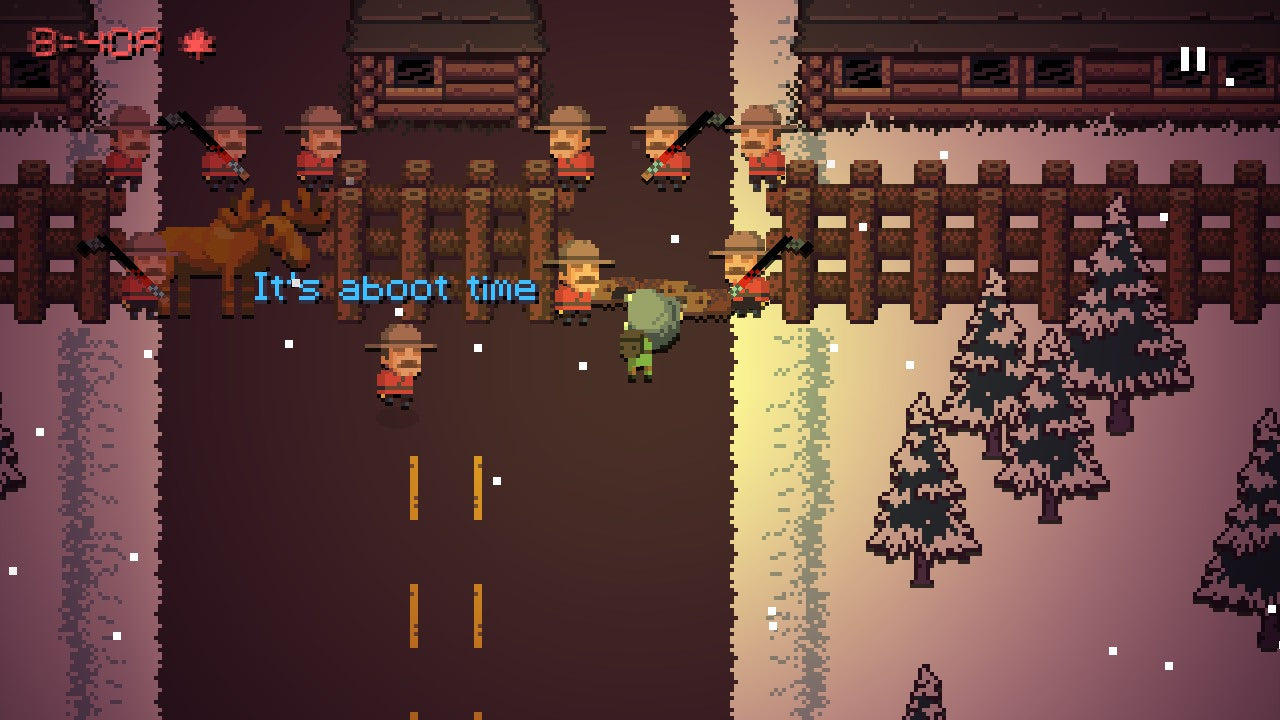
Task: Click the dialogue text It's aboot time
Action: (395, 288)
